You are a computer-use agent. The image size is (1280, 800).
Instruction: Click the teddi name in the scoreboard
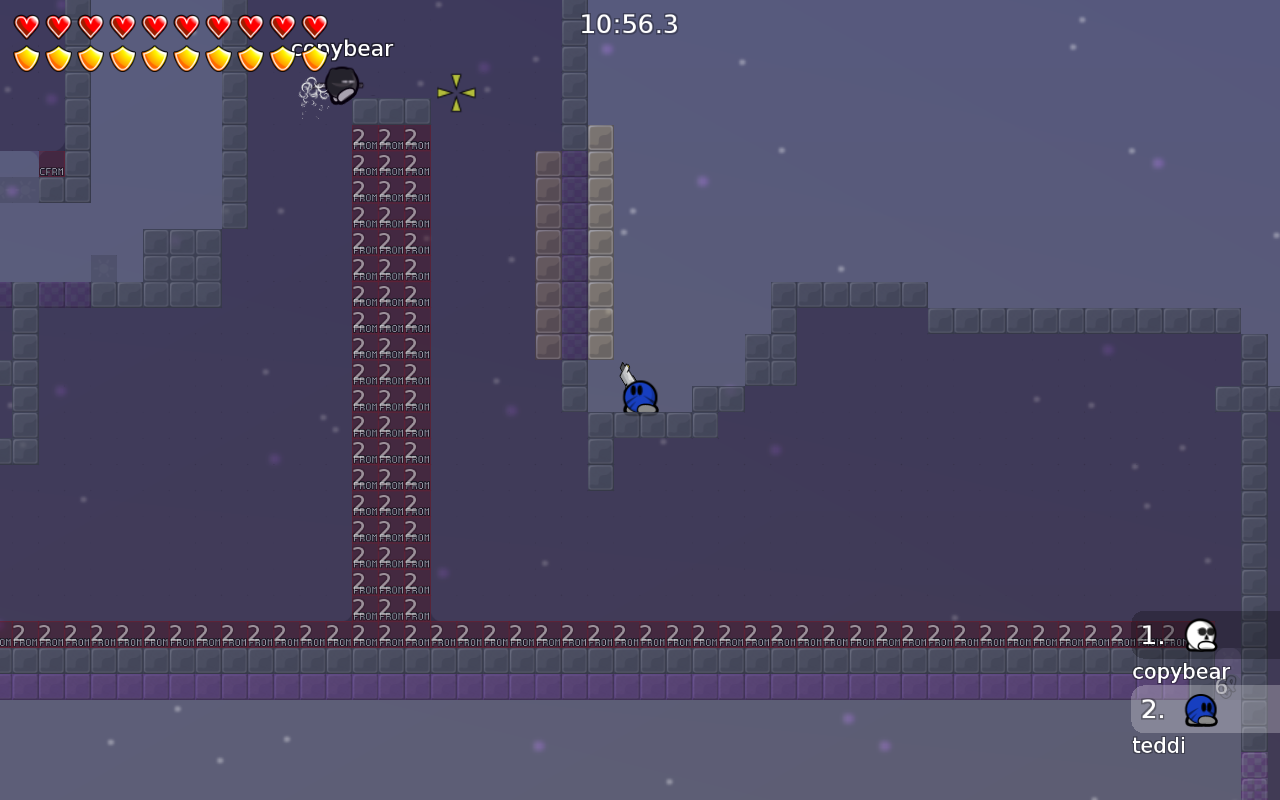[x=1158, y=745]
